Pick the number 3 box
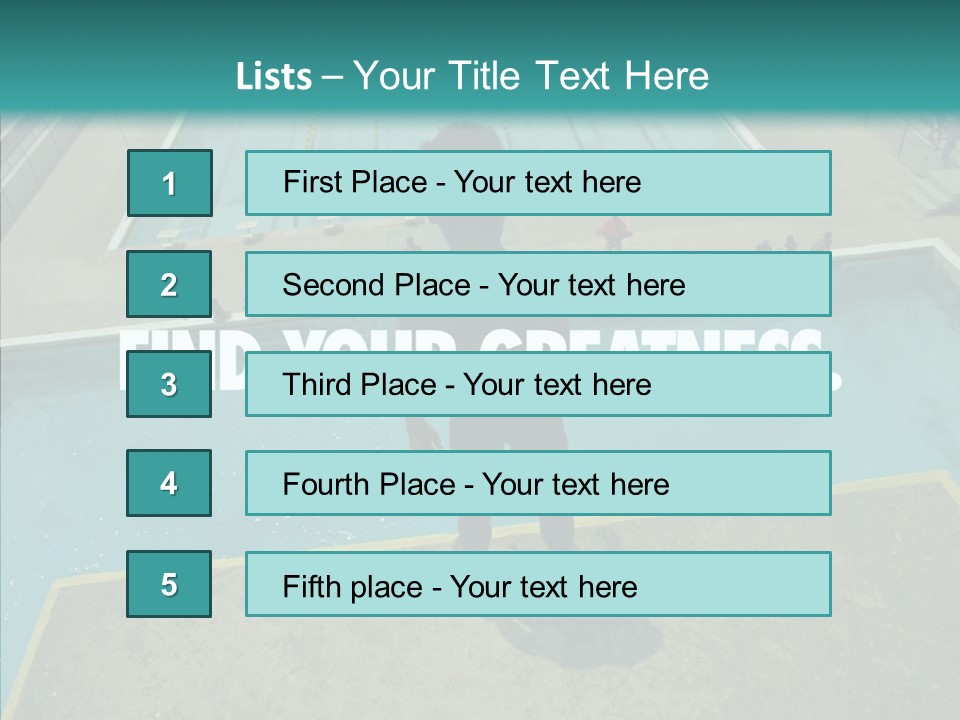The image size is (960, 720). tap(169, 384)
